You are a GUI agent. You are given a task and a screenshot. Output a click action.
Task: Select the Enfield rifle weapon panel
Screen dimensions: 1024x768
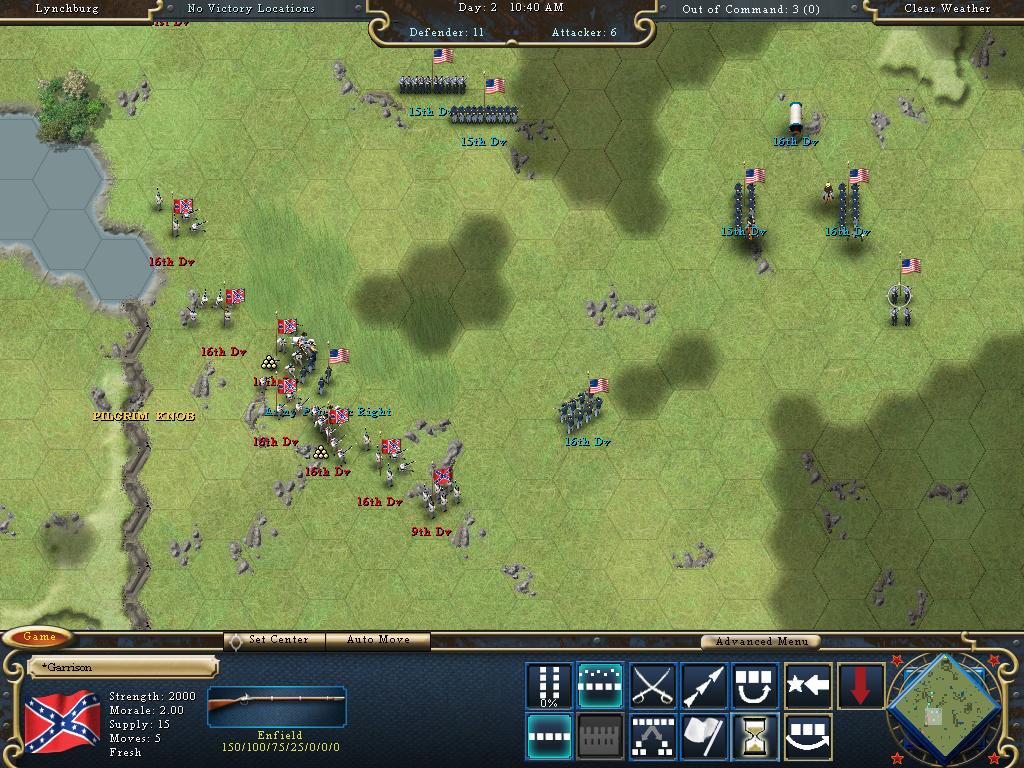[277, 709]
